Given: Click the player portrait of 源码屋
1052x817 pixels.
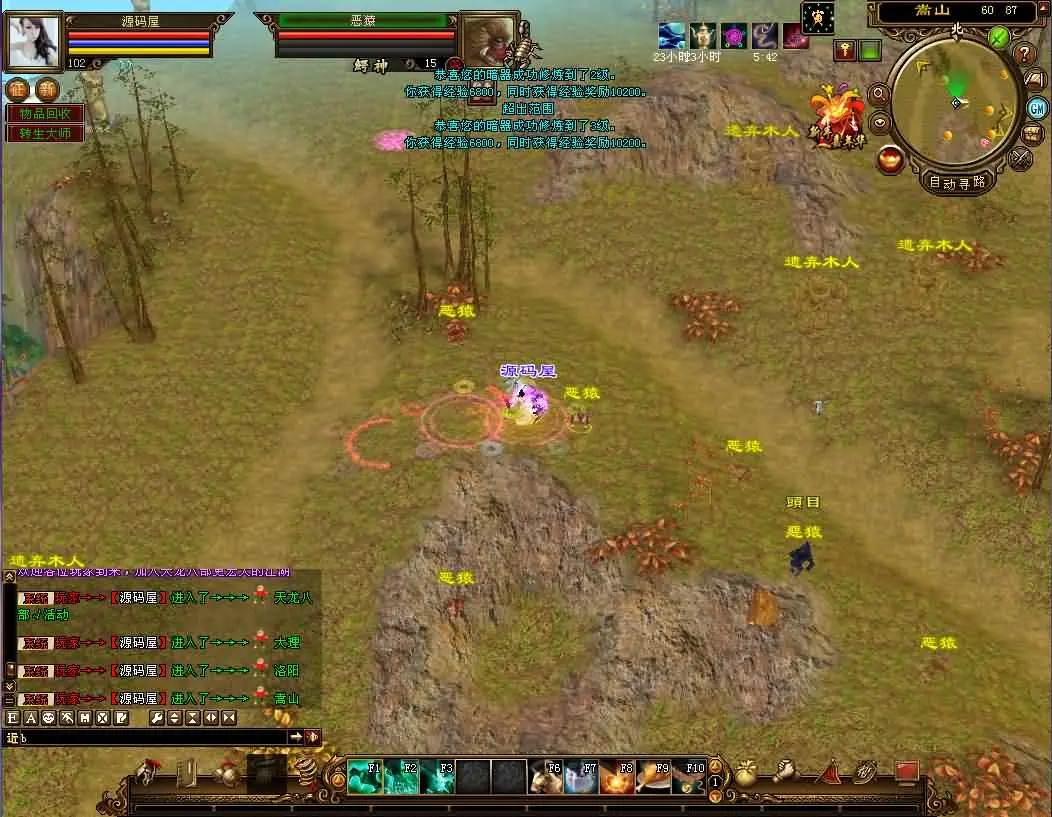Looking at the screenshot, I should click(35, 41).
